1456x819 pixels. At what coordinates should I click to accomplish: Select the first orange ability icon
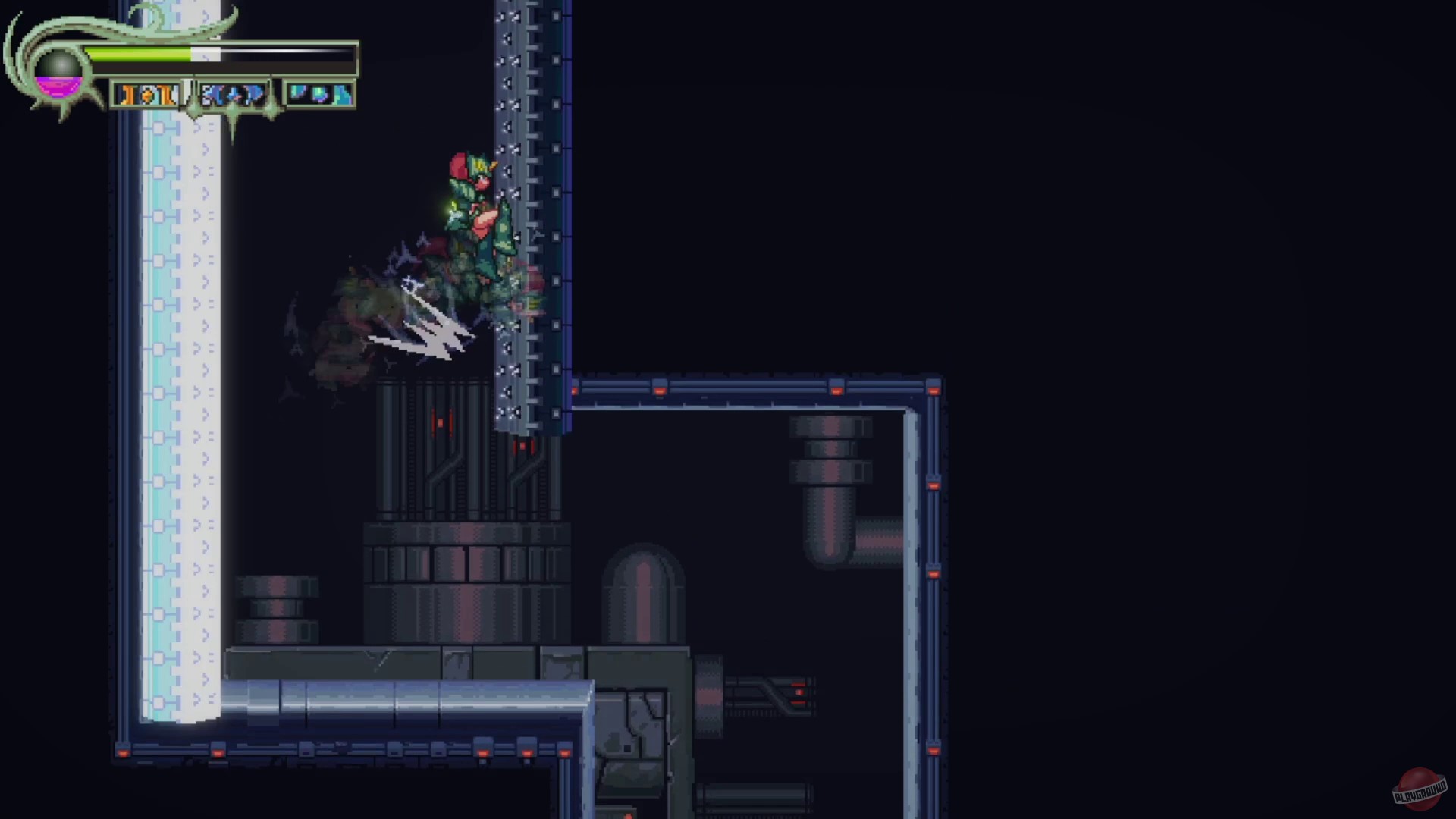click(x=129, y=94)
